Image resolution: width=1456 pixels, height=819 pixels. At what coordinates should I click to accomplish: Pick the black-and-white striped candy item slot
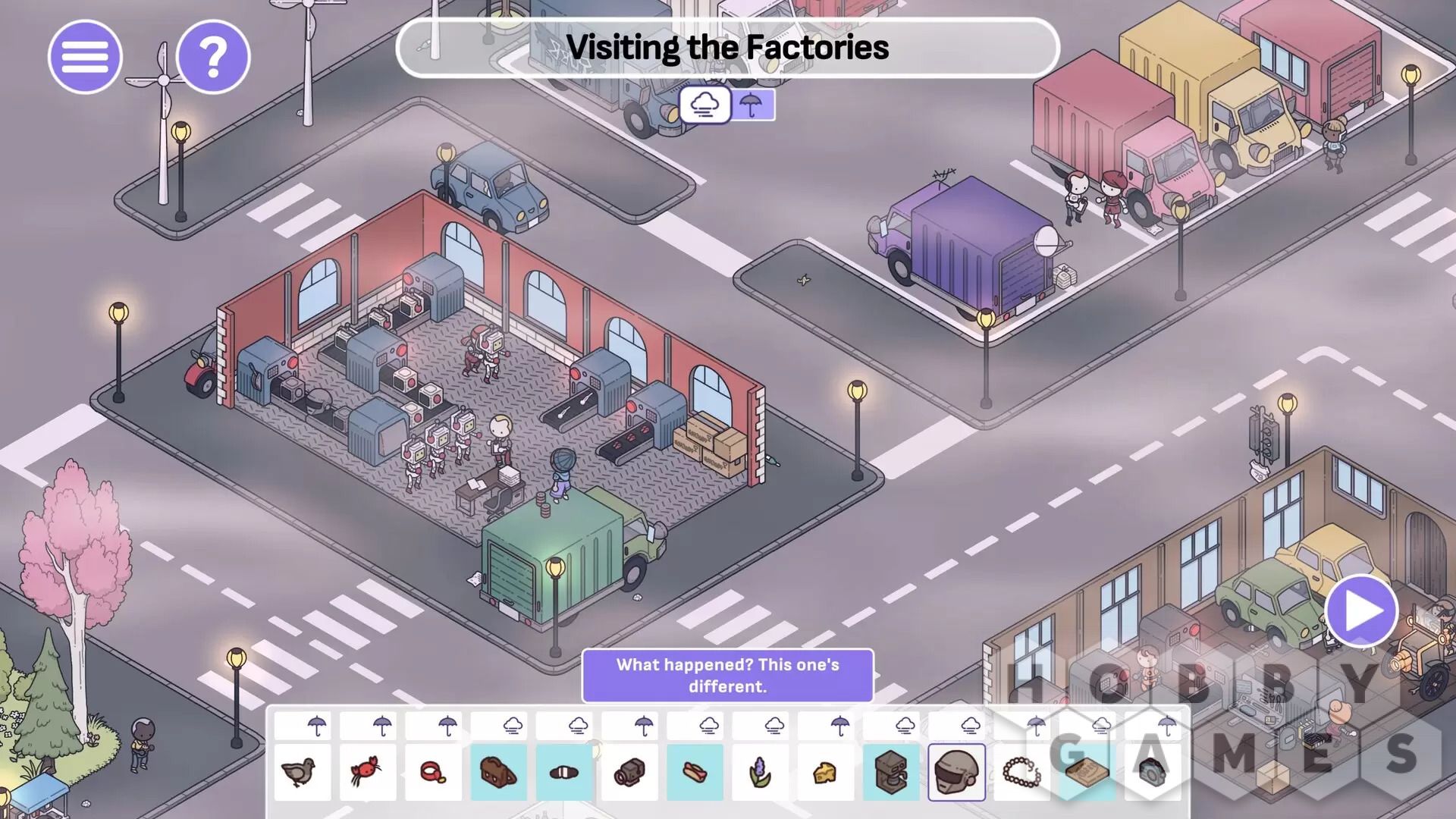click(564, 772)
